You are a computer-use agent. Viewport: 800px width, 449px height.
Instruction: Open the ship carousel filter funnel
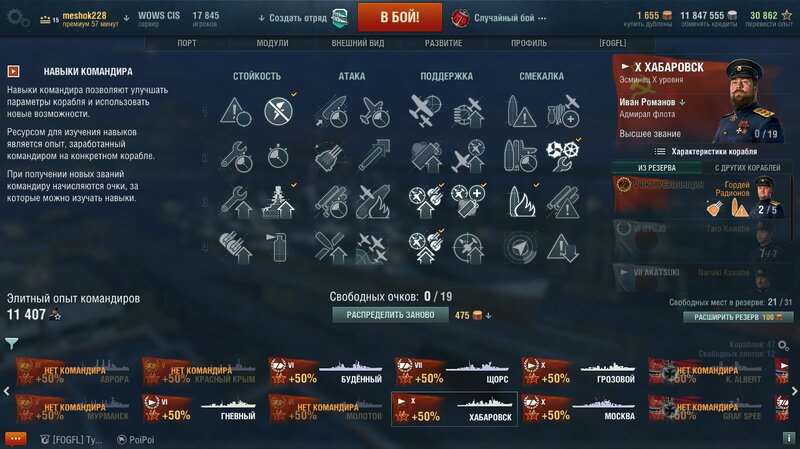click(x=11, y=343)
